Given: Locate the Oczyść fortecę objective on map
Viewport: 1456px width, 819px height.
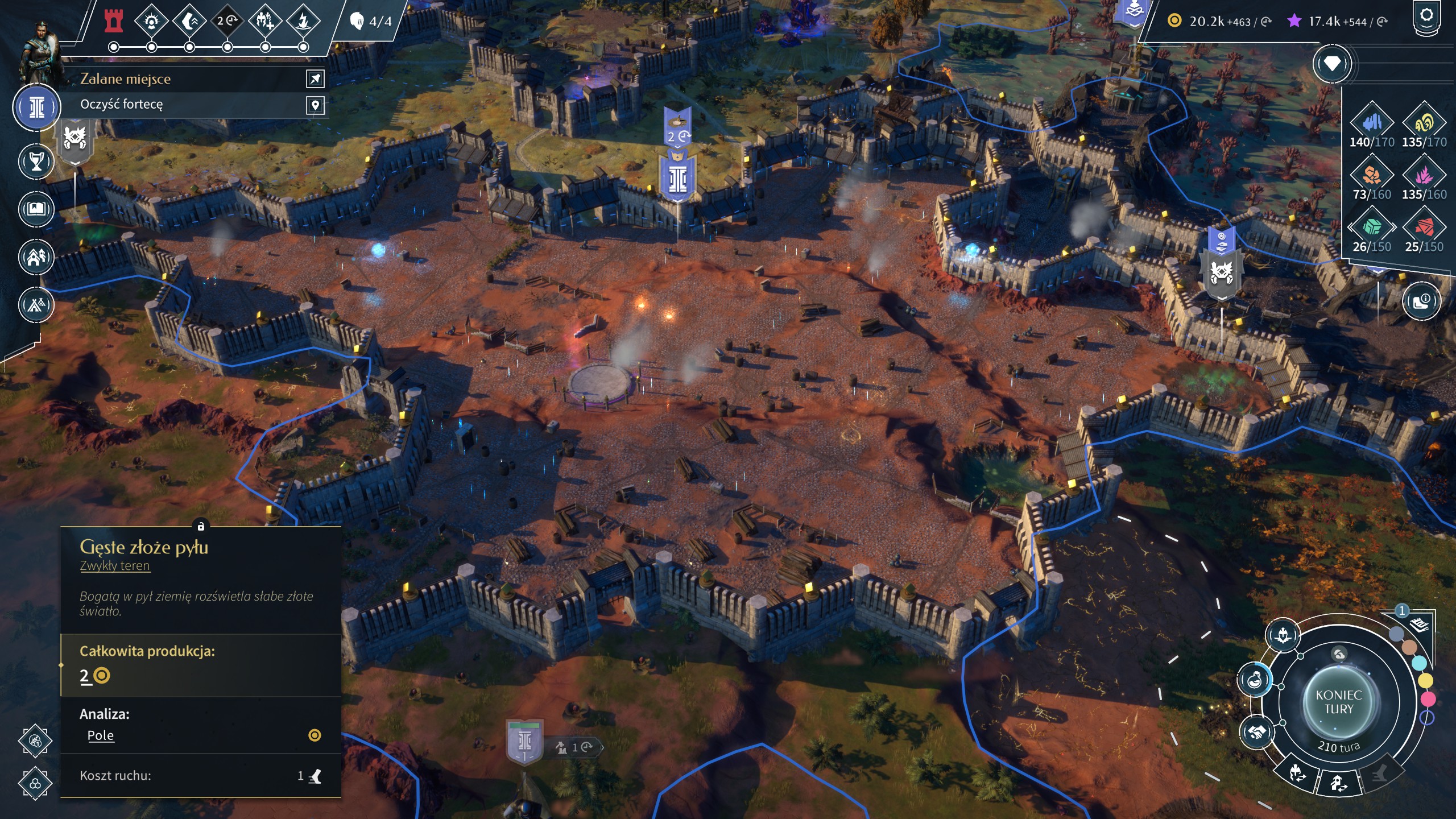Looking at the screenshot, I should point(315,105).
